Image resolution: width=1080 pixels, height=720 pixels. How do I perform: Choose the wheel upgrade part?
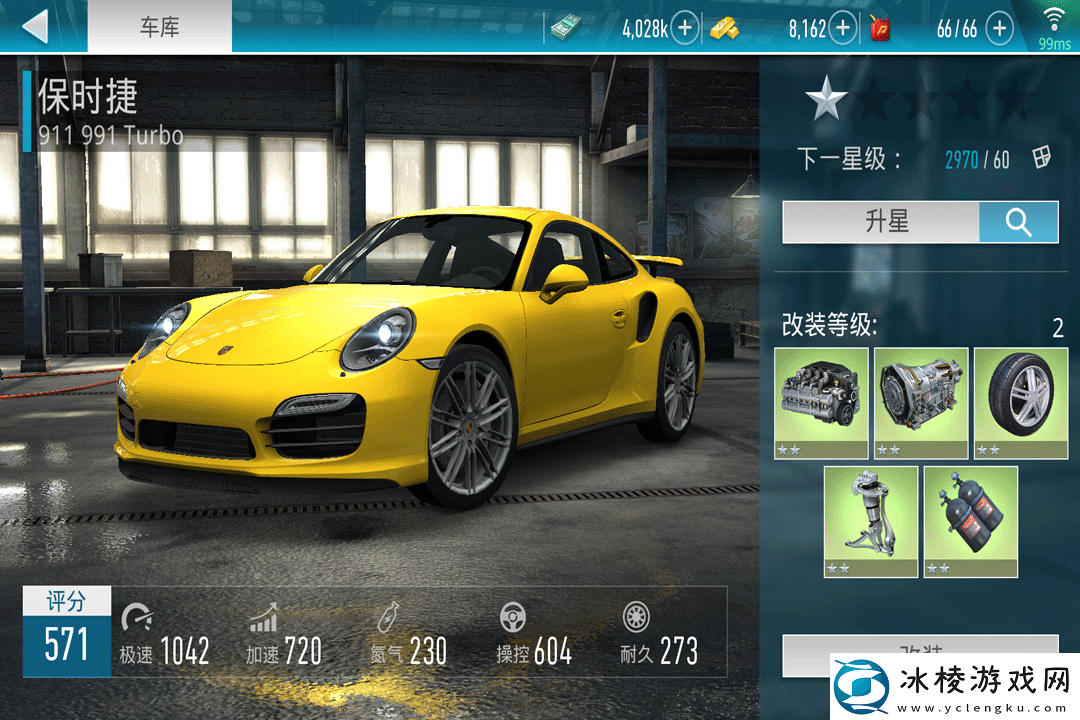[1020, 402]
